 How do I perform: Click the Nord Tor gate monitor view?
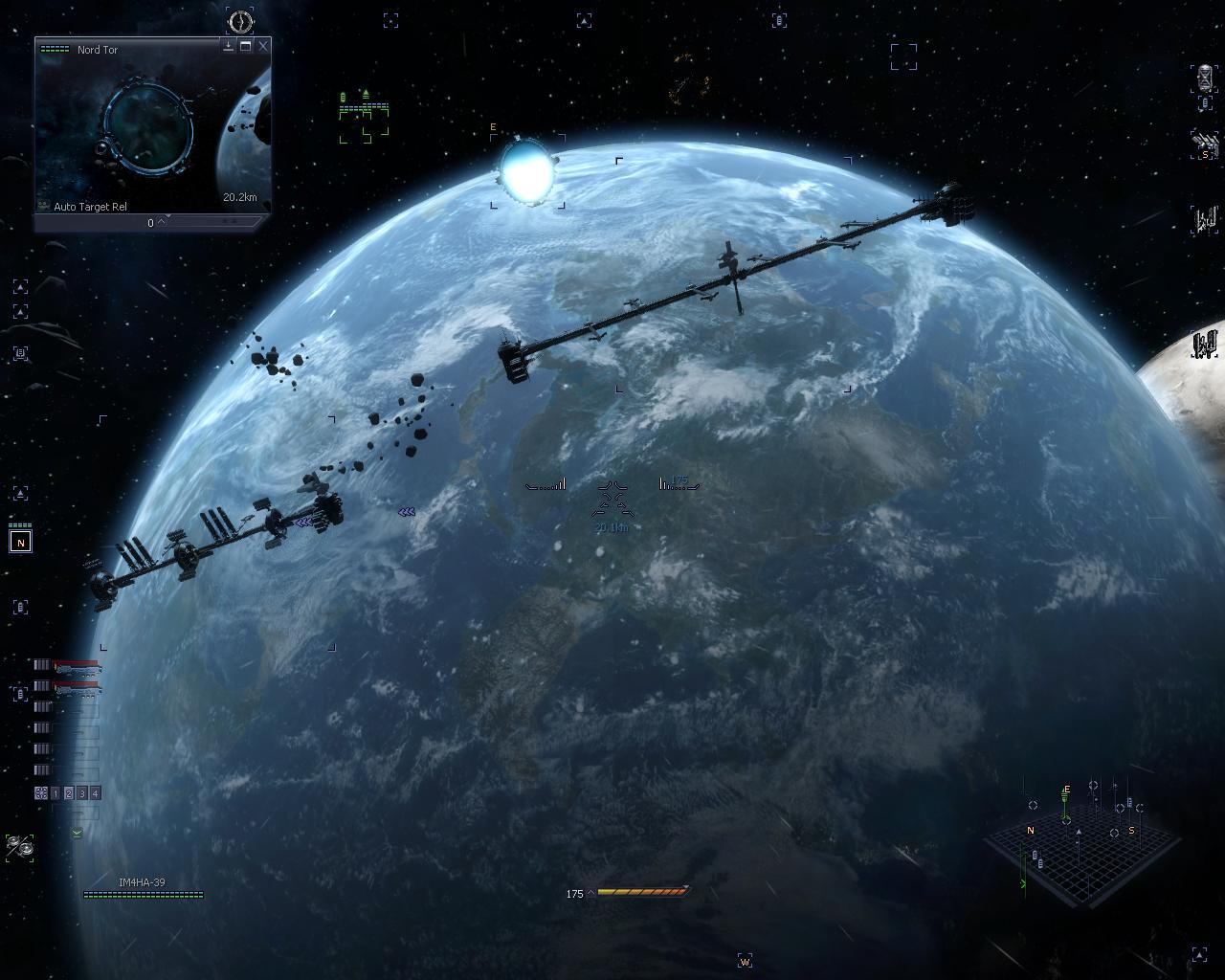click(148, 127)
